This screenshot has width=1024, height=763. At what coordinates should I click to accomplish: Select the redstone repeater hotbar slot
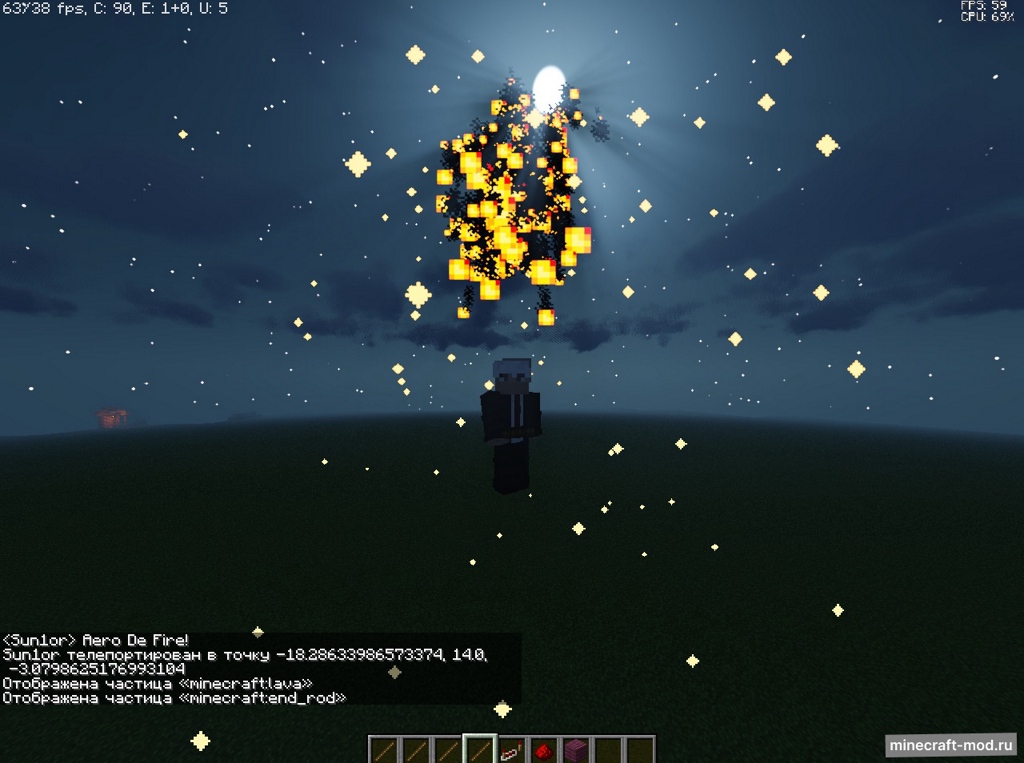512,750
